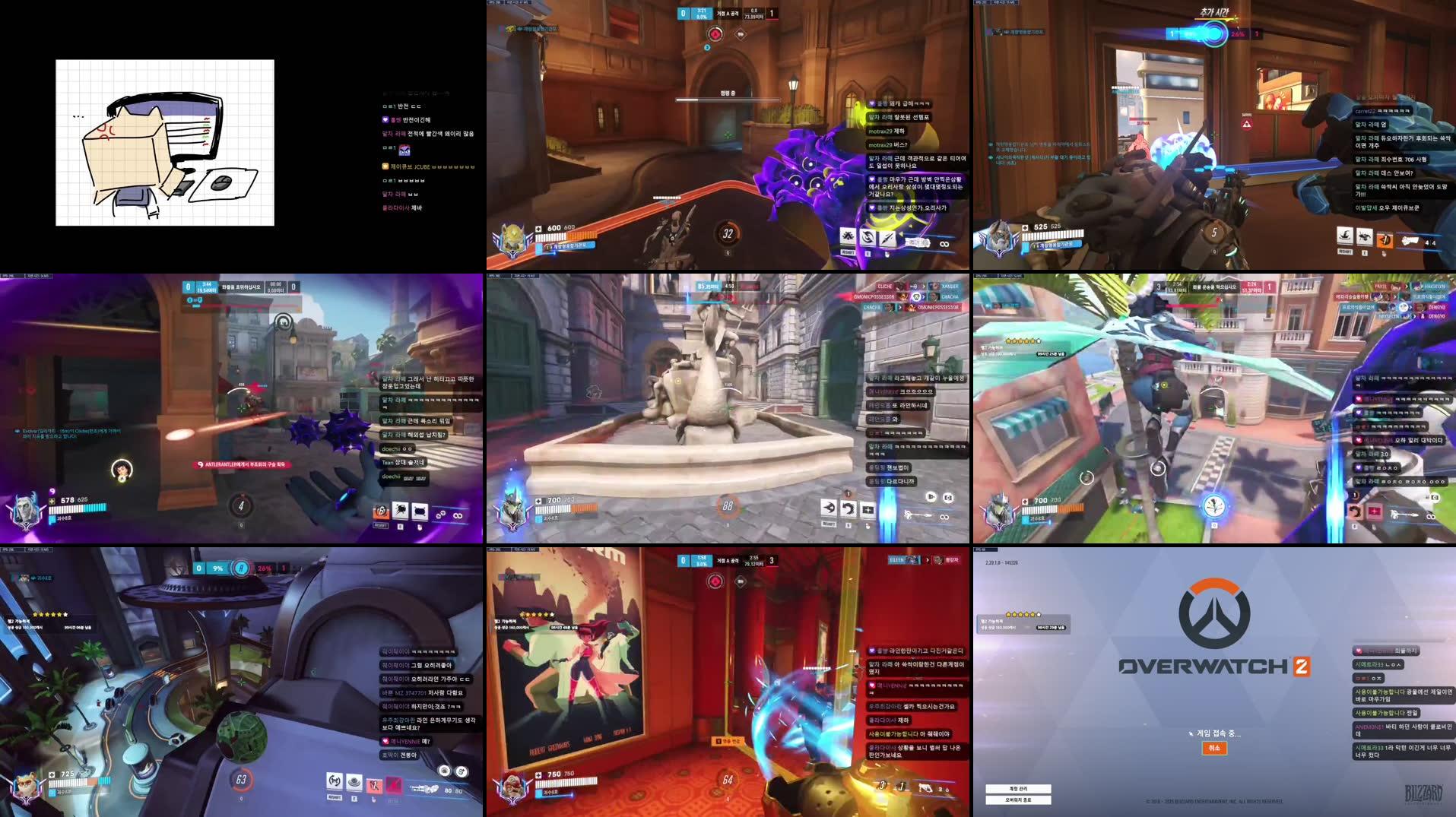Click the ultimate charge meter showing 88
Image resolution: width=1456 pixels, height=817 pixels.
click(x=728, y=506)
